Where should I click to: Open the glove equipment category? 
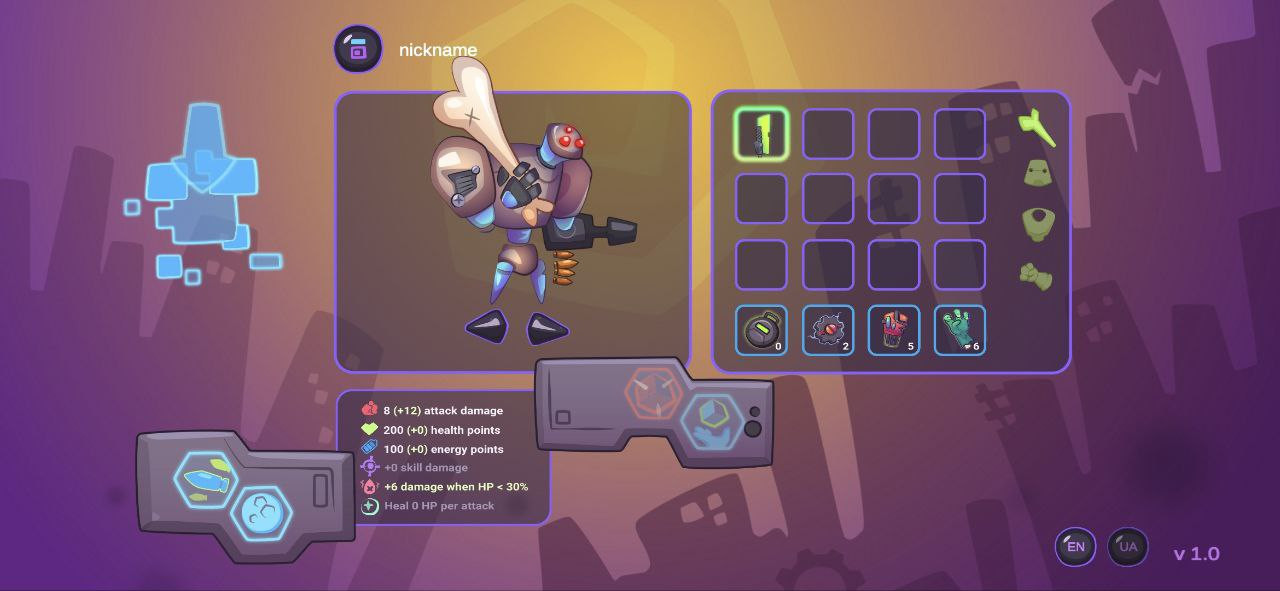pos(1036,275)
